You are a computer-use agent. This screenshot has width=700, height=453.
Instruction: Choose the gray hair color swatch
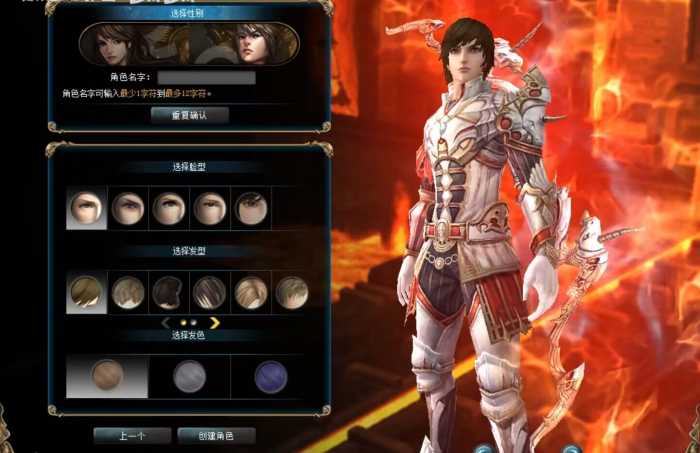pos(189,376)
